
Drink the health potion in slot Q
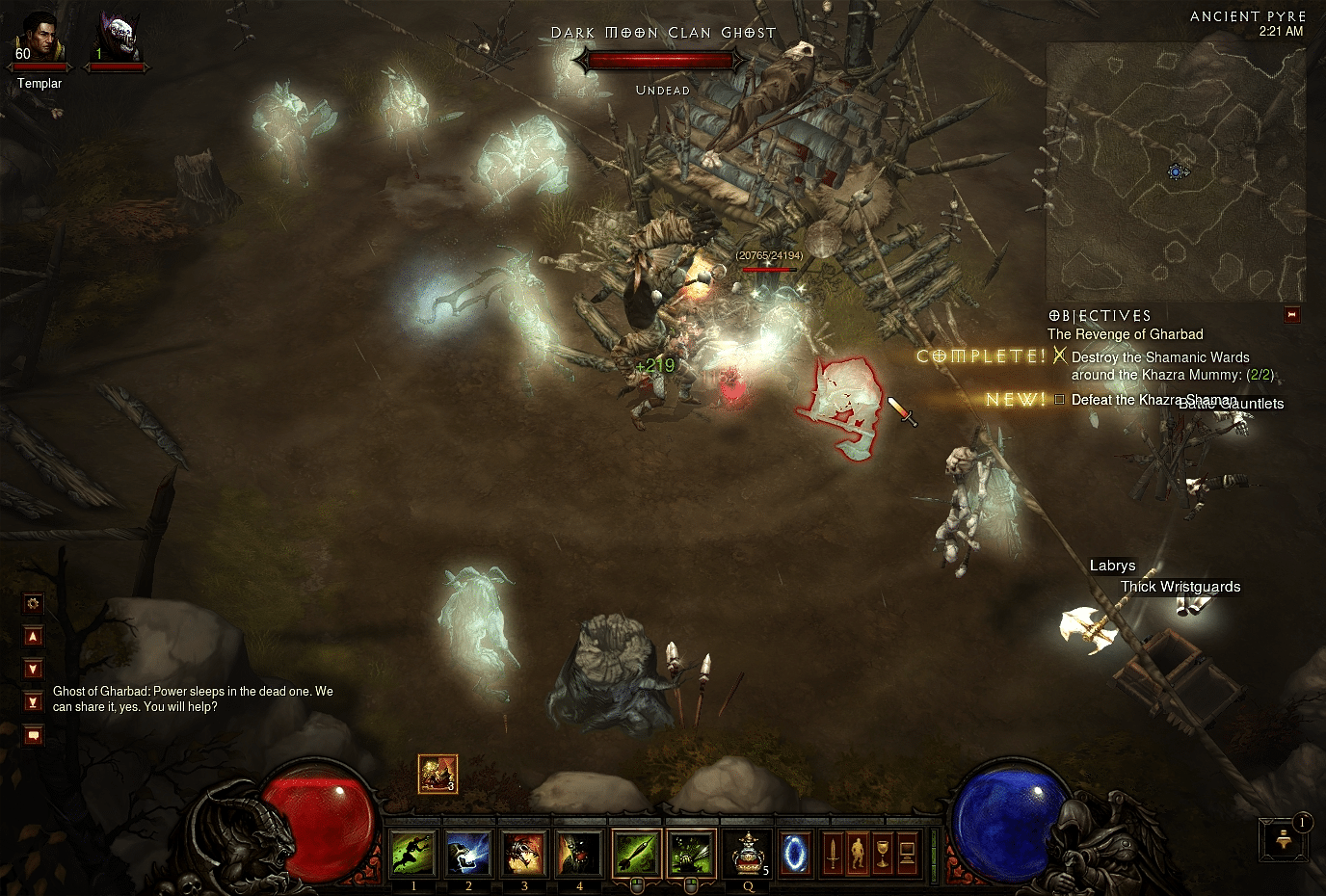pyautogui.click(x=747, y=853)
